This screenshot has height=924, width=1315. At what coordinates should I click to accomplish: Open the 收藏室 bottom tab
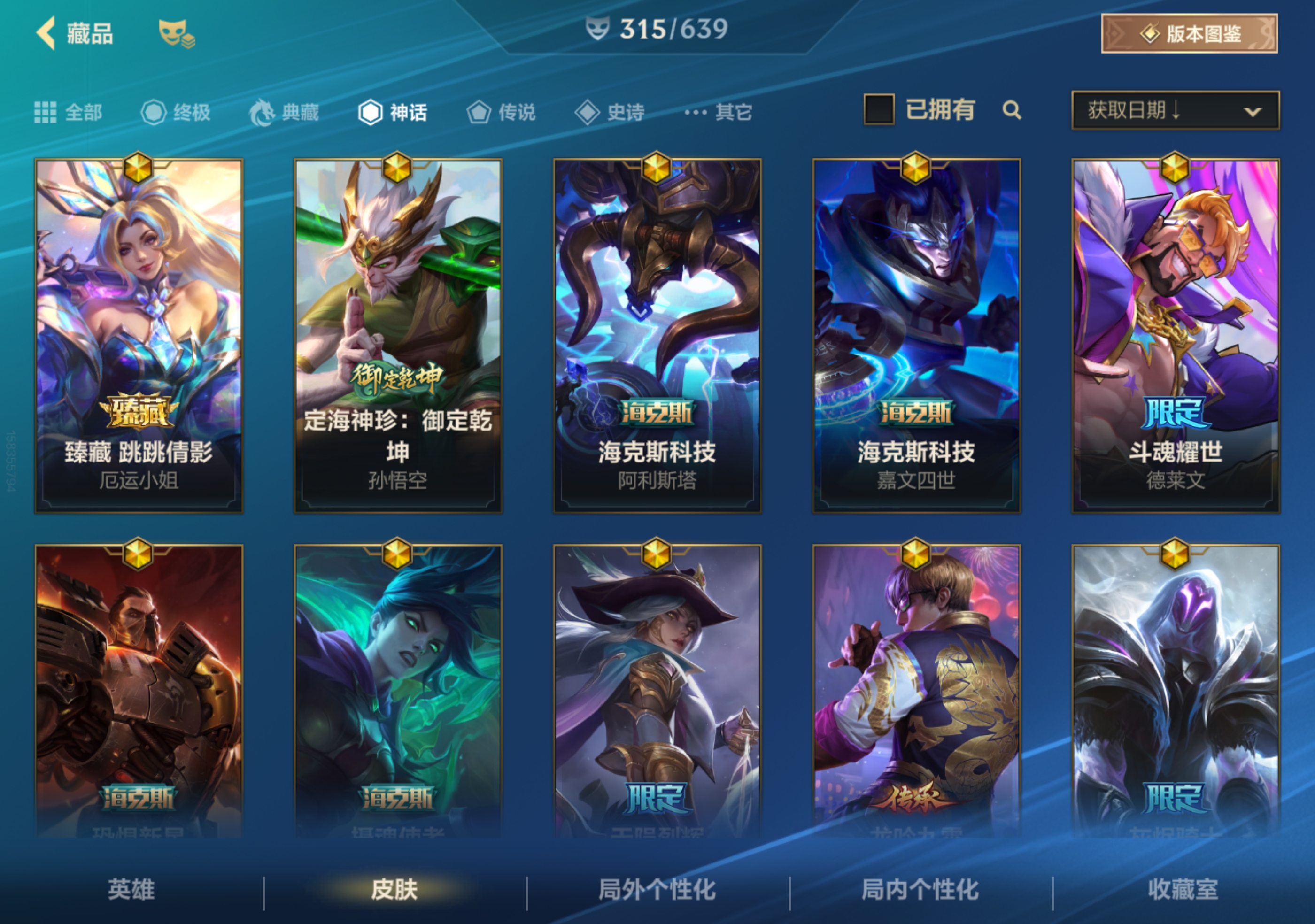point(1183,890)
